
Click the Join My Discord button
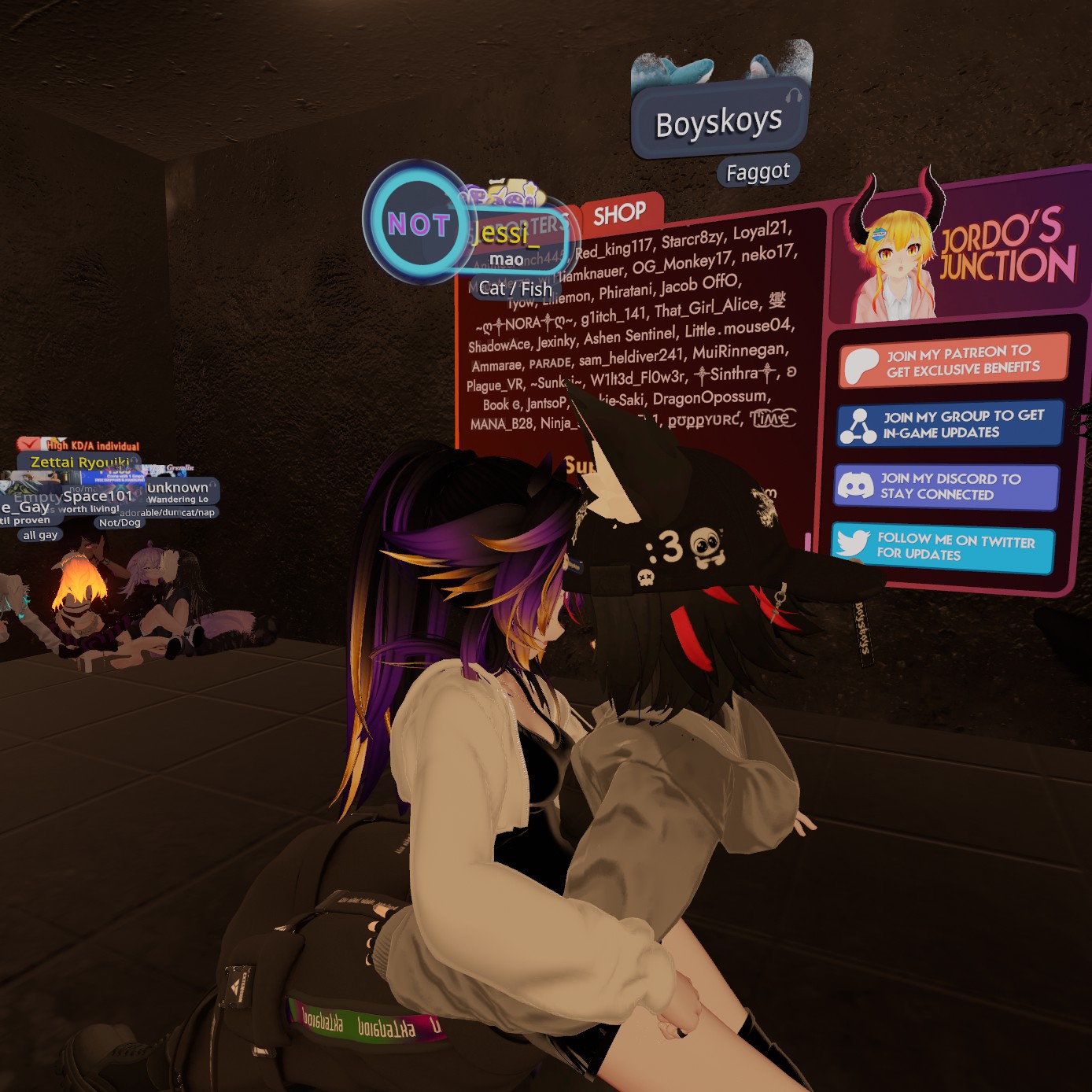(x=946, y=486)
